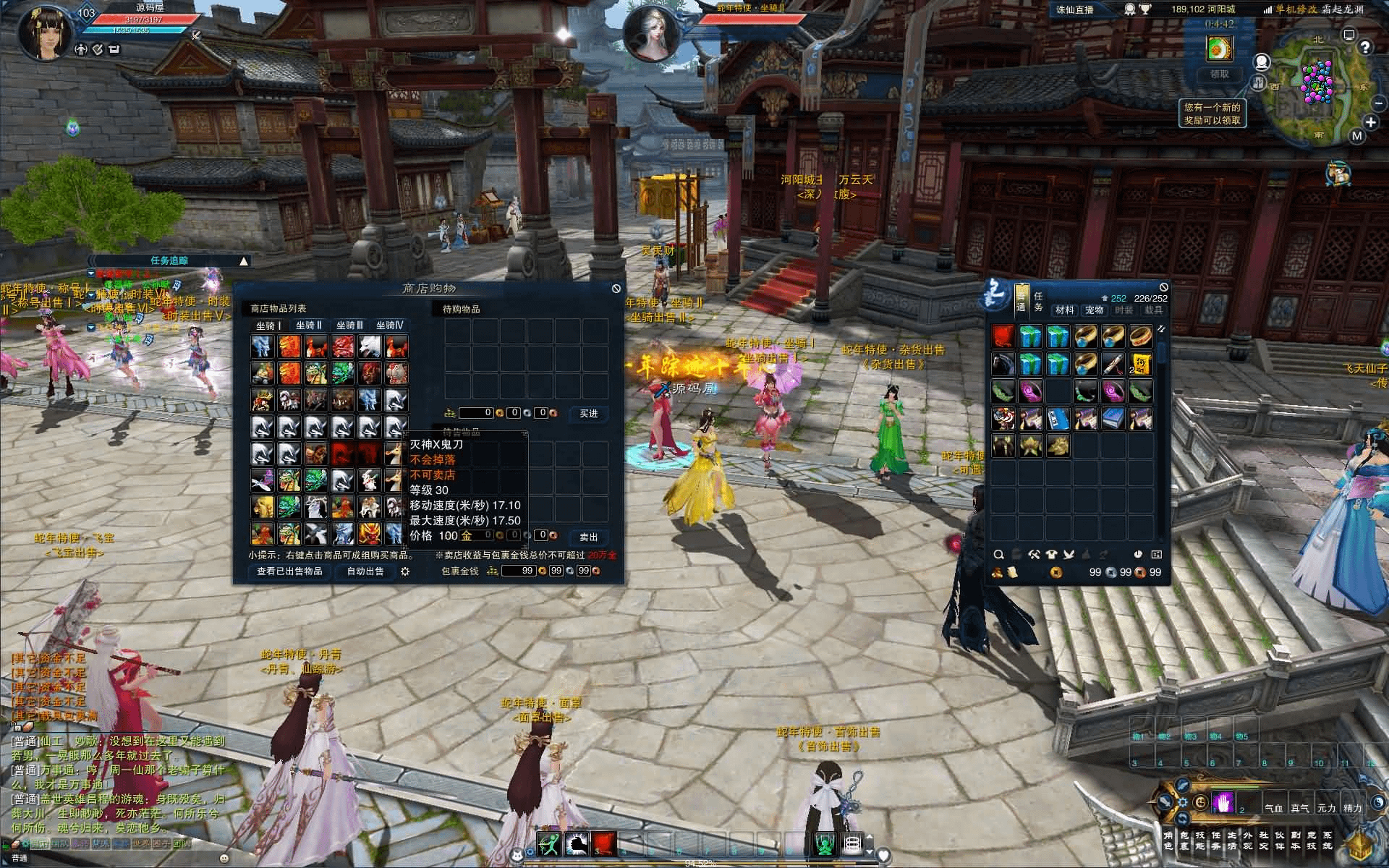Switch the bag to the 材料 tab
The width and height of the screenshot is (1389, 868).
pos(1065,310)
